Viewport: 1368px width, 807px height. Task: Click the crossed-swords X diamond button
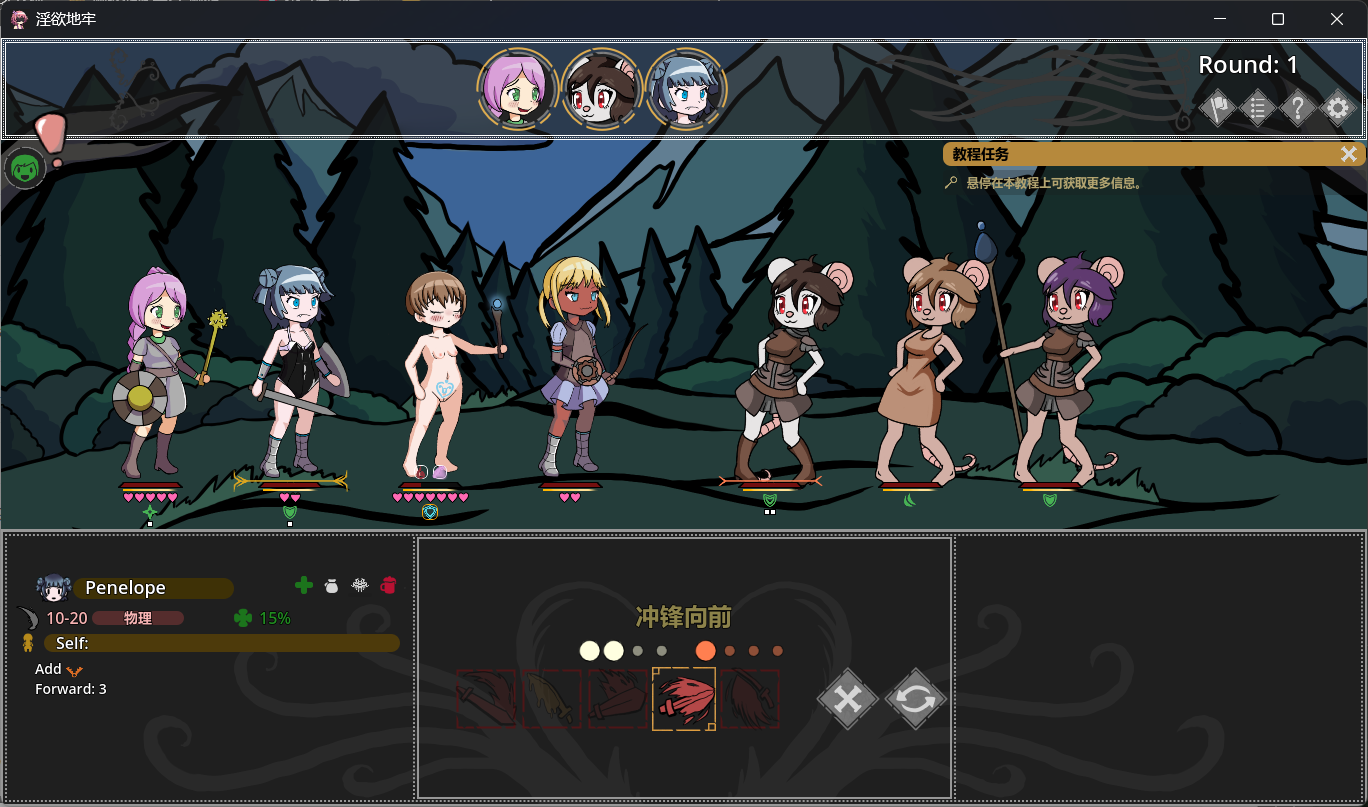pyautogui.click(x=847, y=699)
